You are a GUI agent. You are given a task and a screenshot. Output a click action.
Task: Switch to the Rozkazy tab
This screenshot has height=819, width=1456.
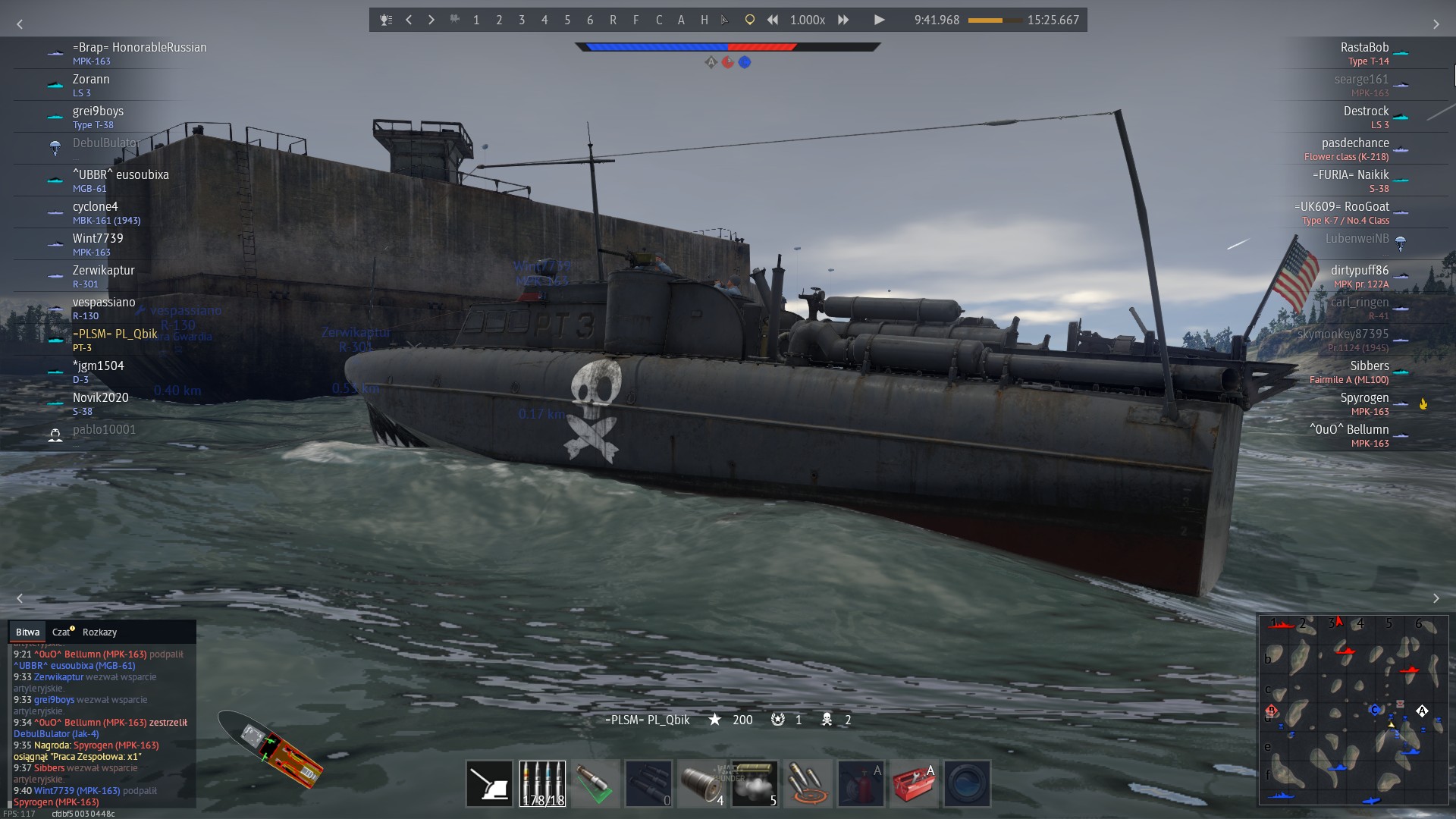[99, 632]
